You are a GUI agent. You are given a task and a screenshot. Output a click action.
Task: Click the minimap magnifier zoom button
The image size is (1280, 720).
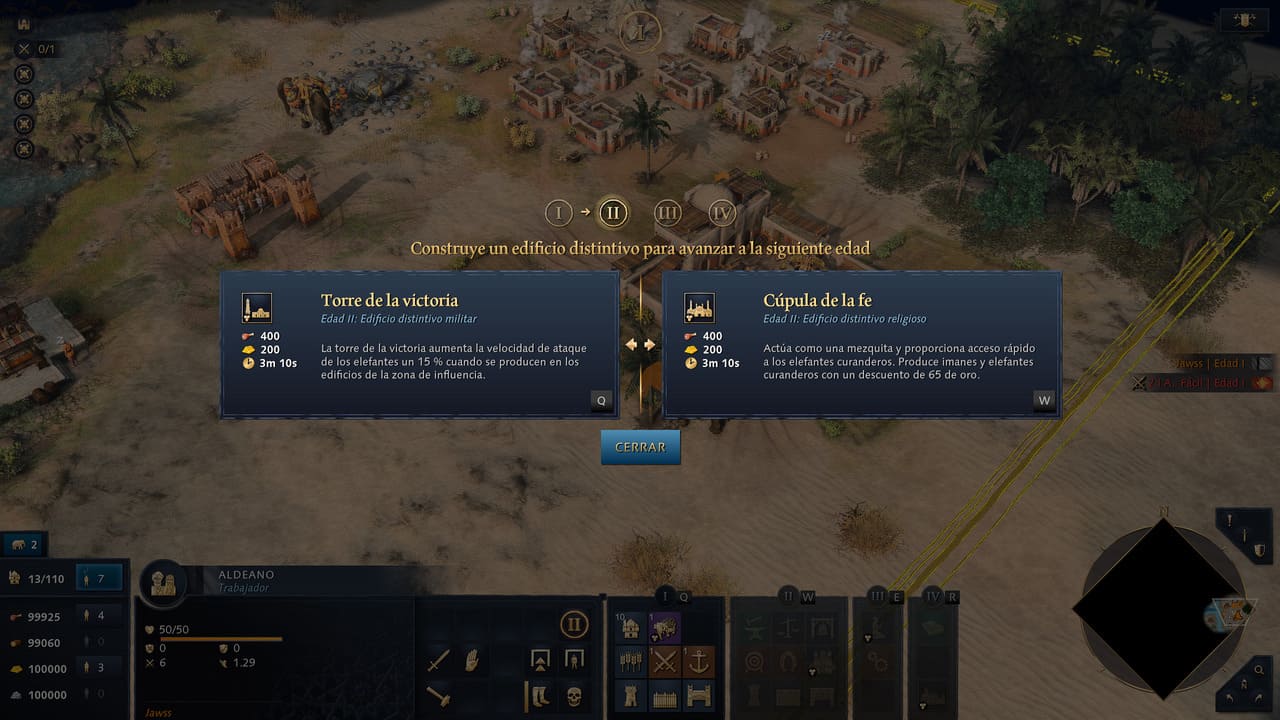[1258, 672]
